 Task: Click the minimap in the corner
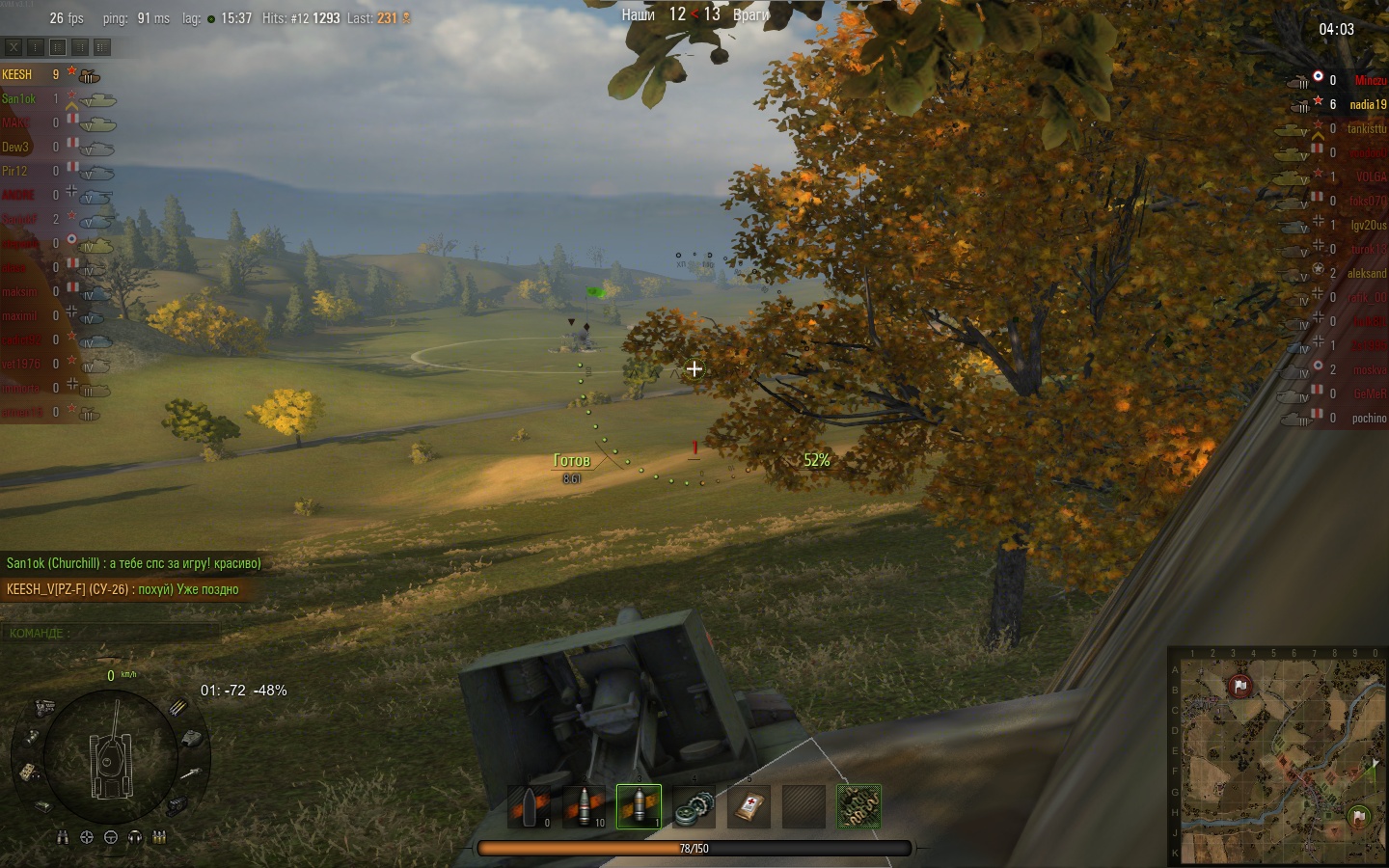click(x=1277, y=755)
